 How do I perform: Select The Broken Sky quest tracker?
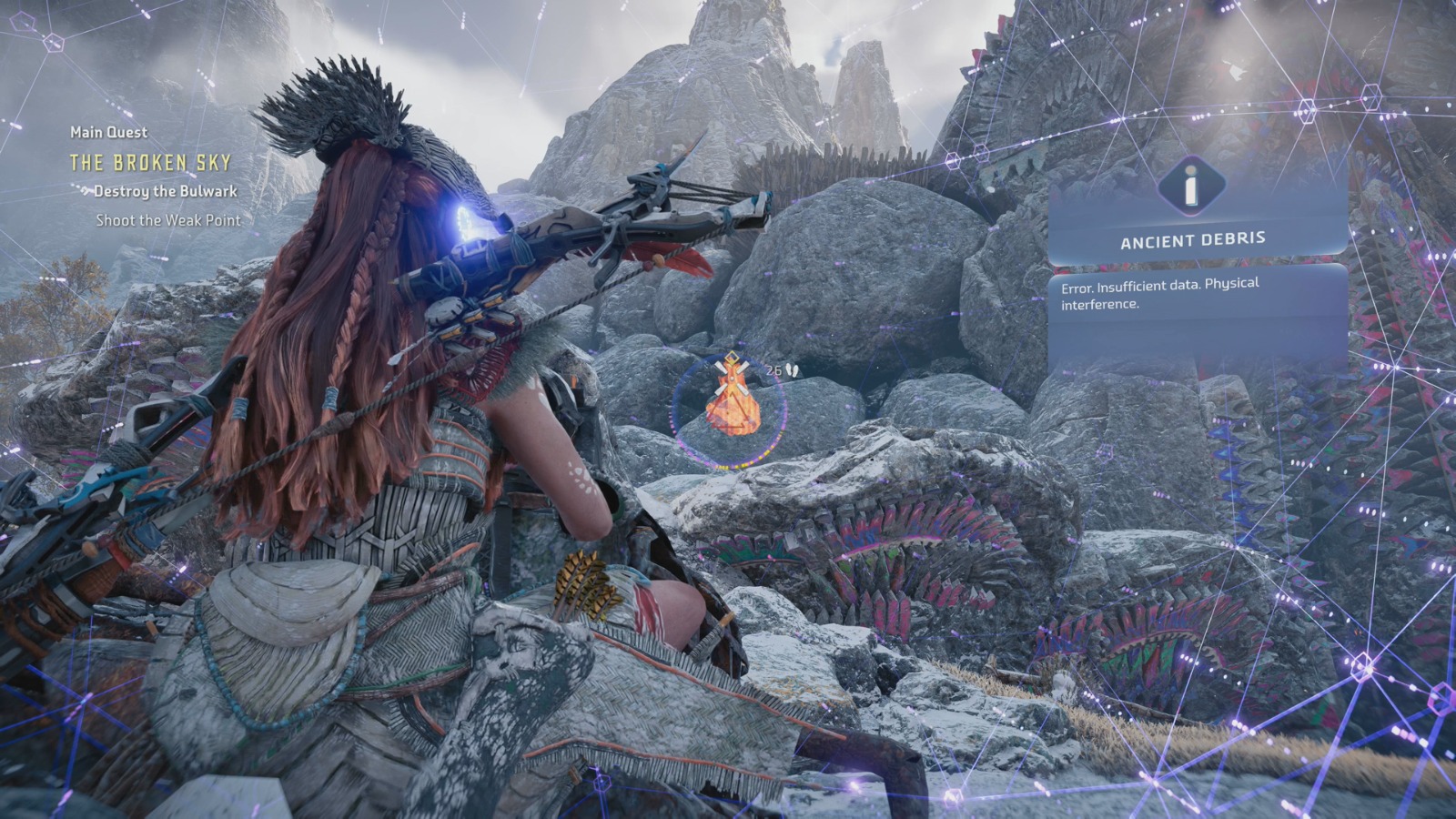[151, 163]
